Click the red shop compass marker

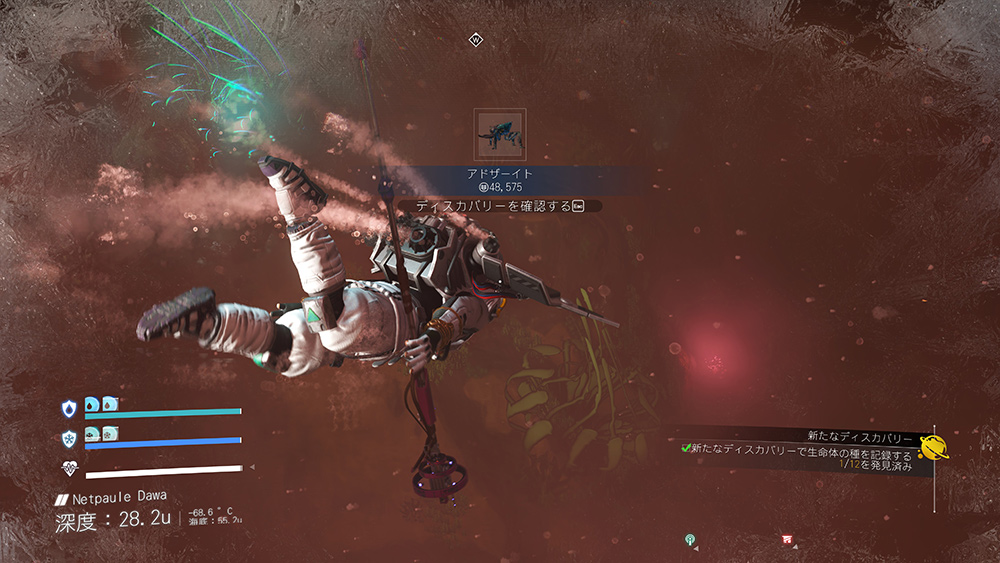[x=787, y=540]
